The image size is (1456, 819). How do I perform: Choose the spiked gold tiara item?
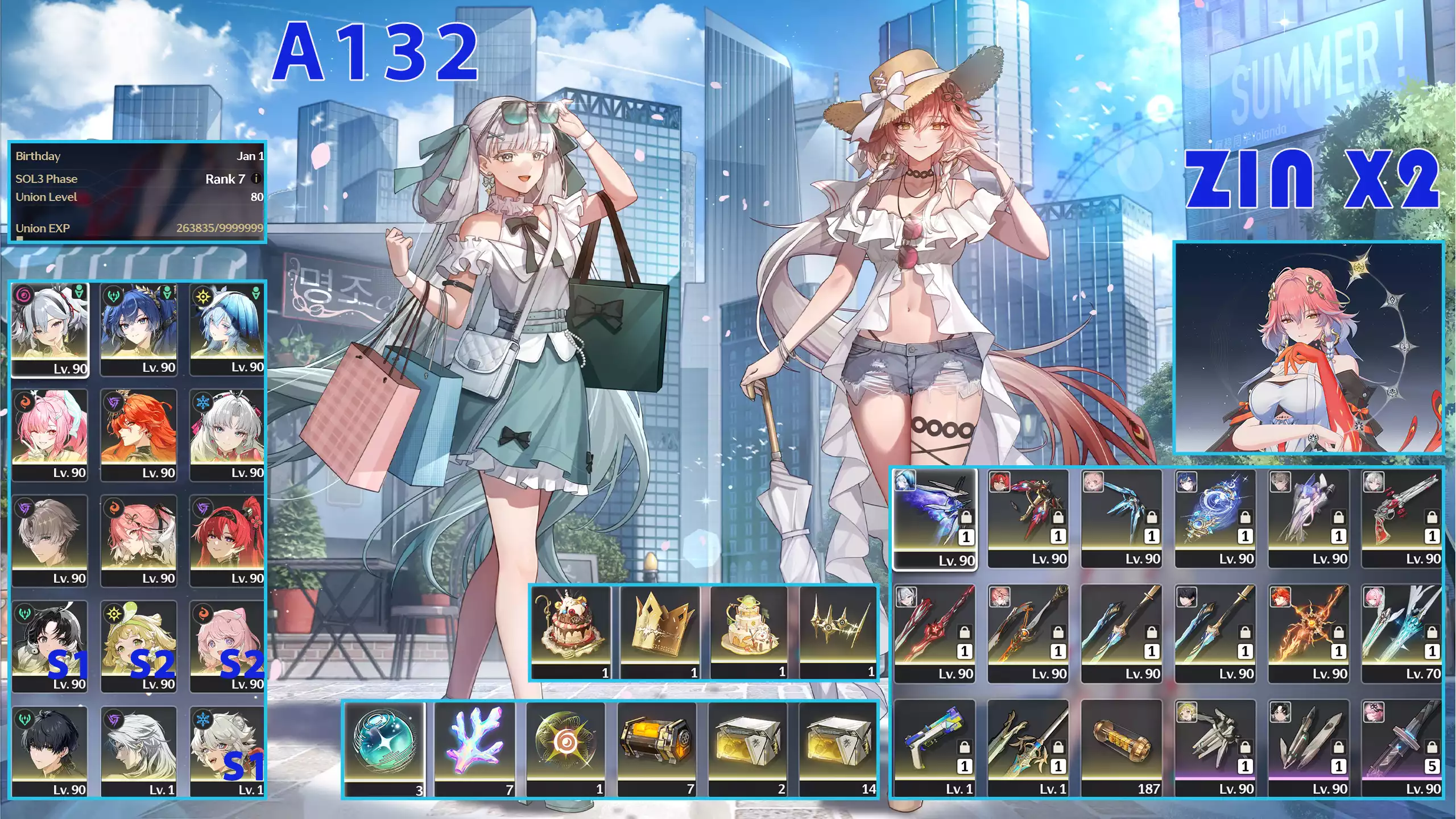tap(838, 632)
